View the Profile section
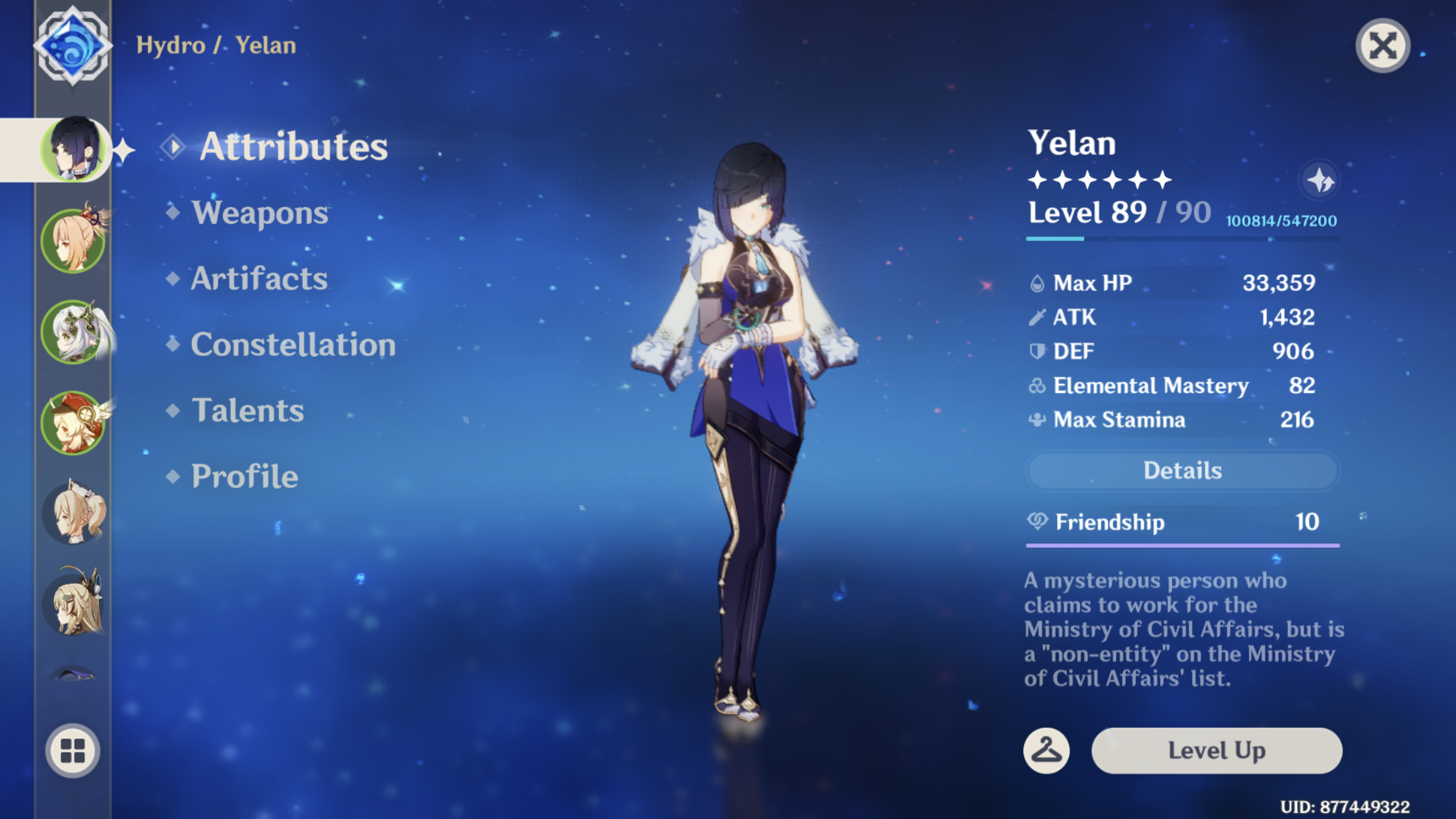The width and height of the screenshot is (1456, 819). tap(243, 476)
